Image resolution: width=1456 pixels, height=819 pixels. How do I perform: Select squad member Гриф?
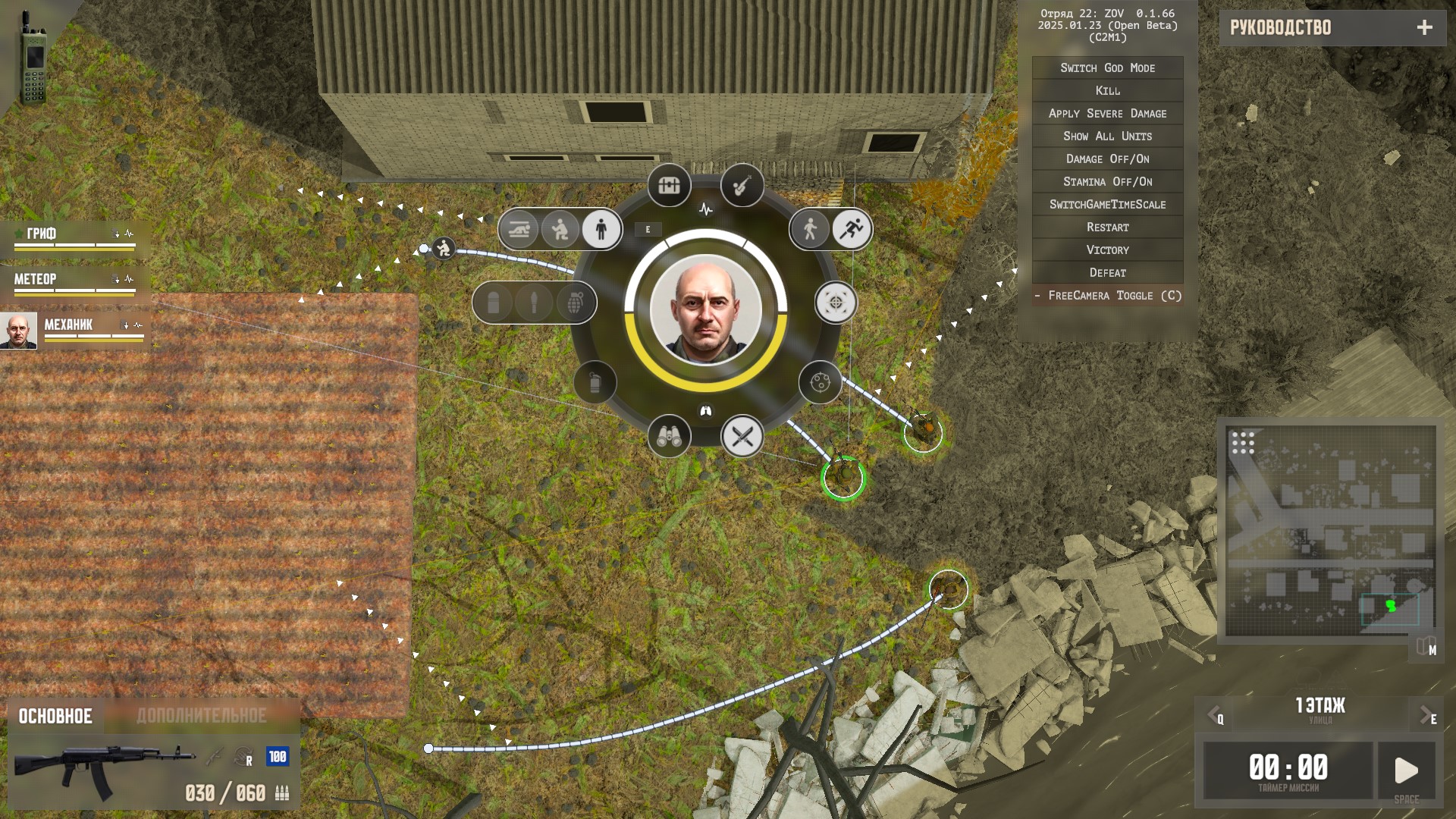coord(74,237)
